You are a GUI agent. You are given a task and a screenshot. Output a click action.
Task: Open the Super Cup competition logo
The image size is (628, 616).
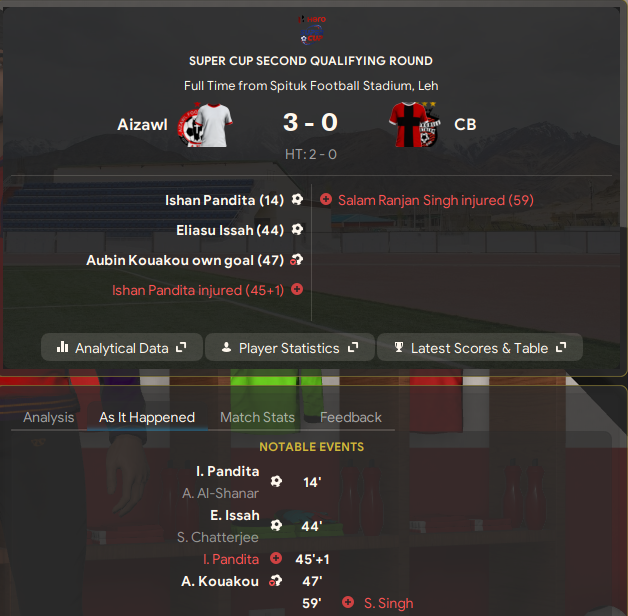(x=311, y=27)
